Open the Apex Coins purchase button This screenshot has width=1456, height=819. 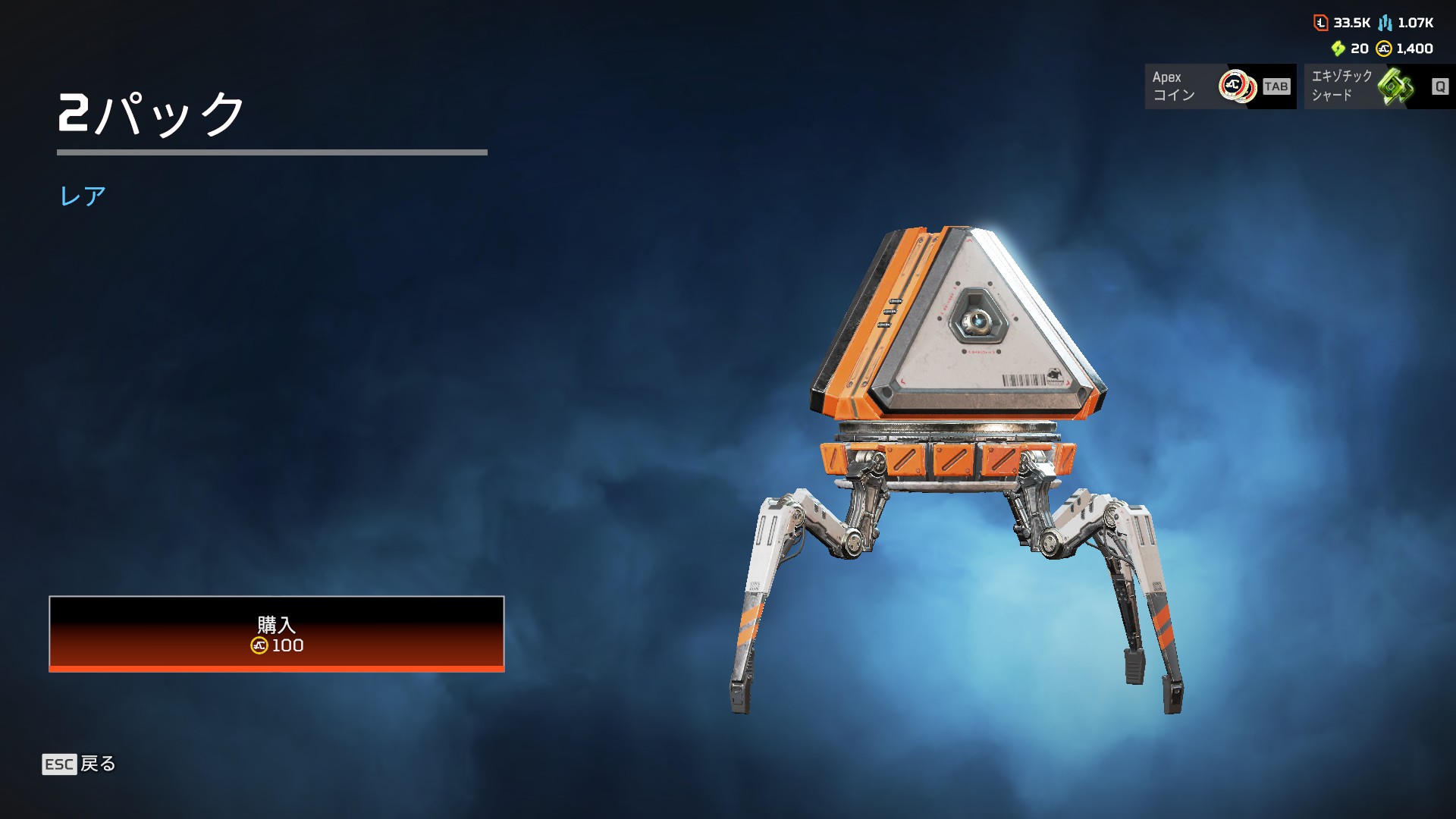pos(1219,86)
